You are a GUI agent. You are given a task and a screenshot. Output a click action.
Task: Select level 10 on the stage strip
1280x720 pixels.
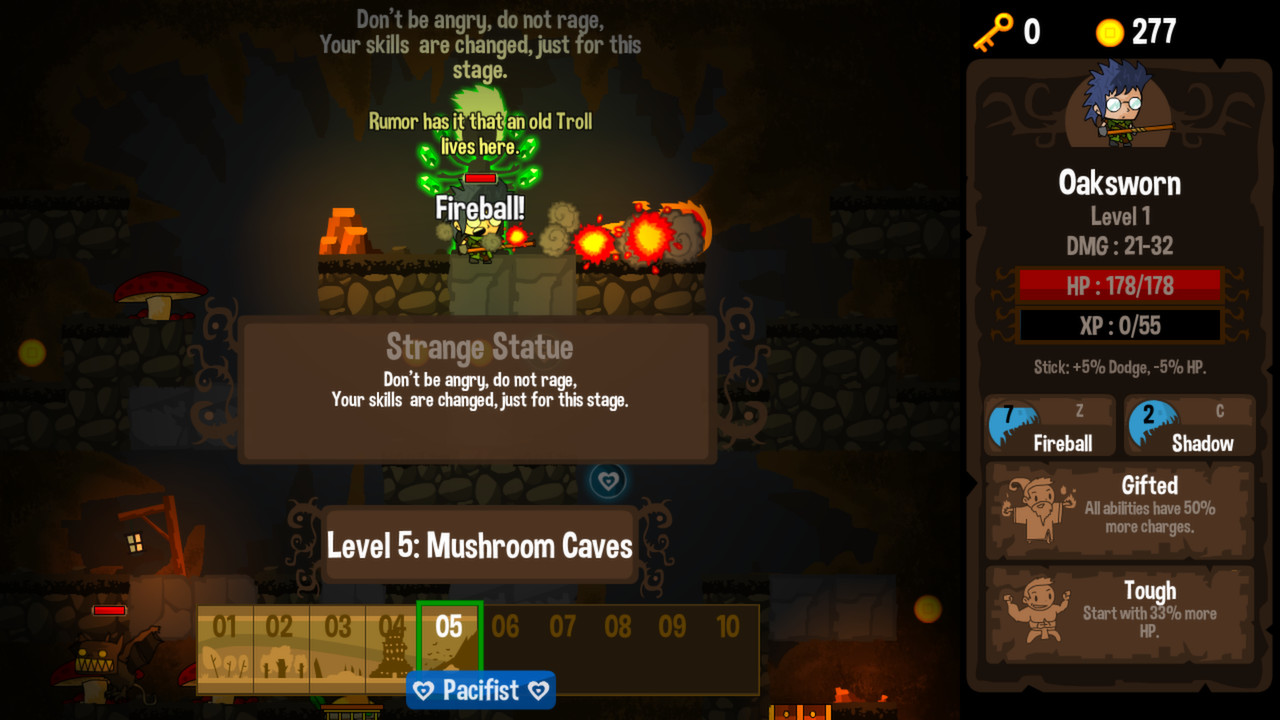click(730, 628)
